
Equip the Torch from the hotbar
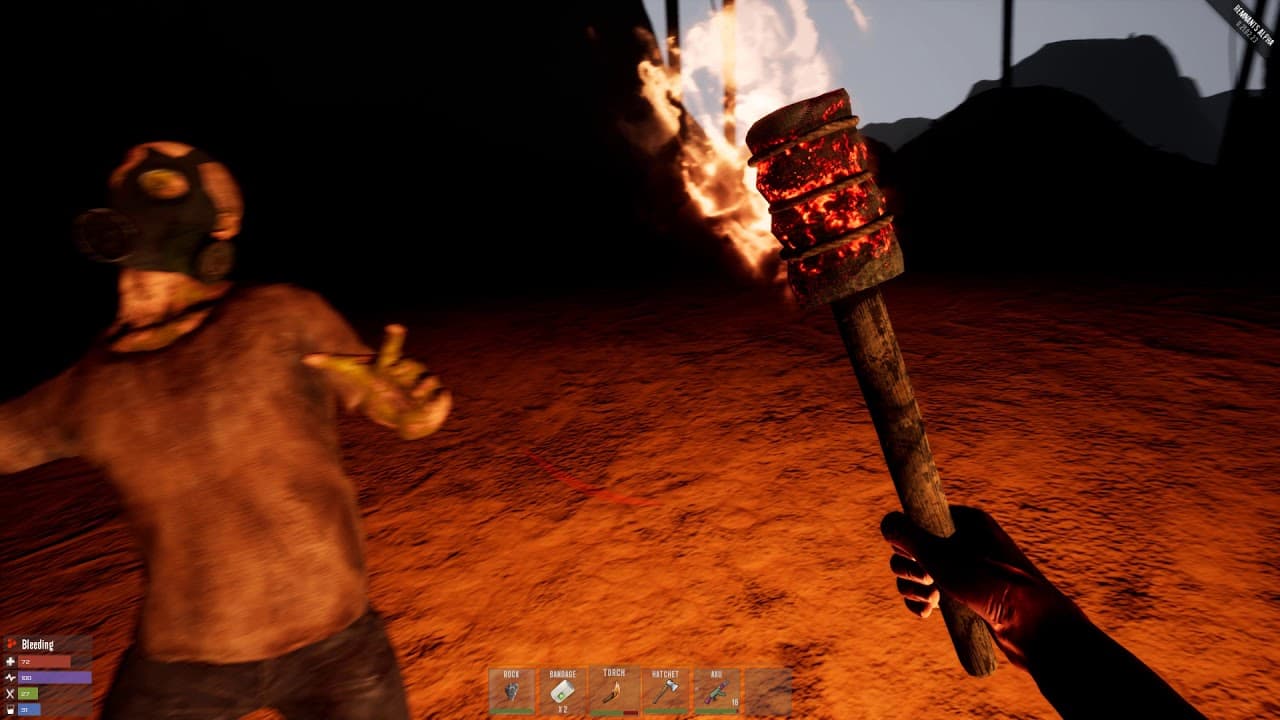(615, 690)
